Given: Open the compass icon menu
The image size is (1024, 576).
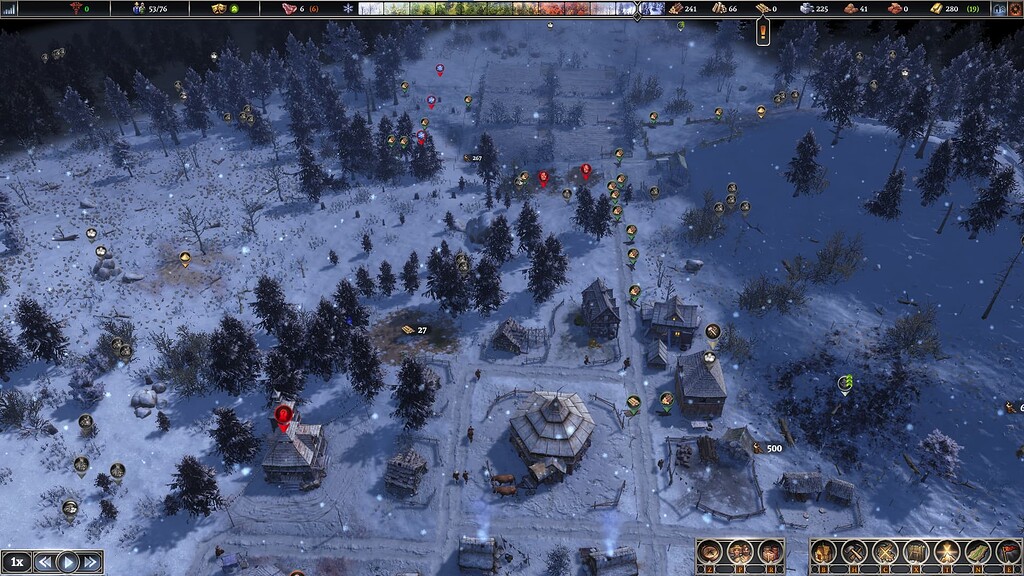Looking at the screenshot, I should point(712,551).
